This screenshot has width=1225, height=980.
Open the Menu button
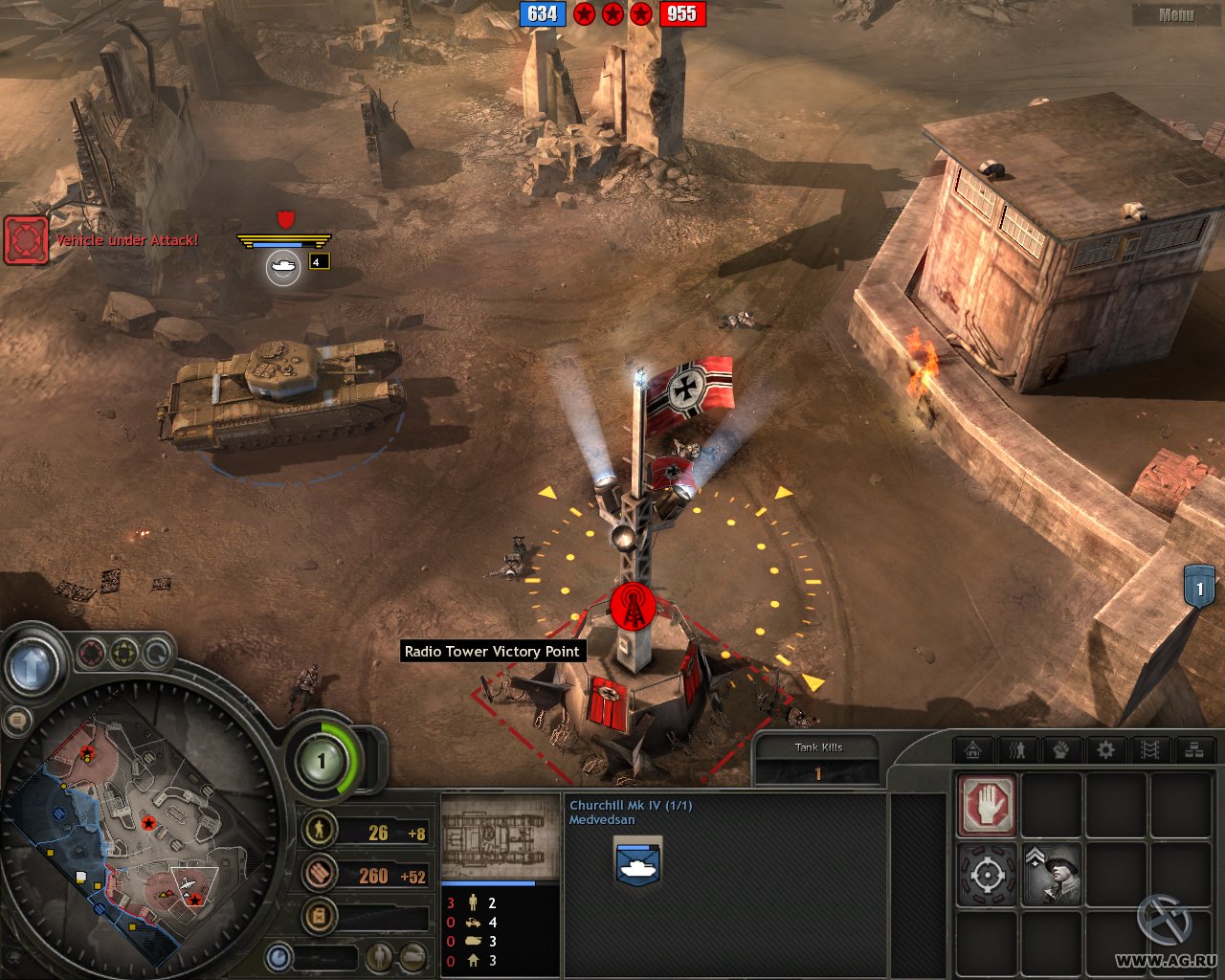(1175, 14)
